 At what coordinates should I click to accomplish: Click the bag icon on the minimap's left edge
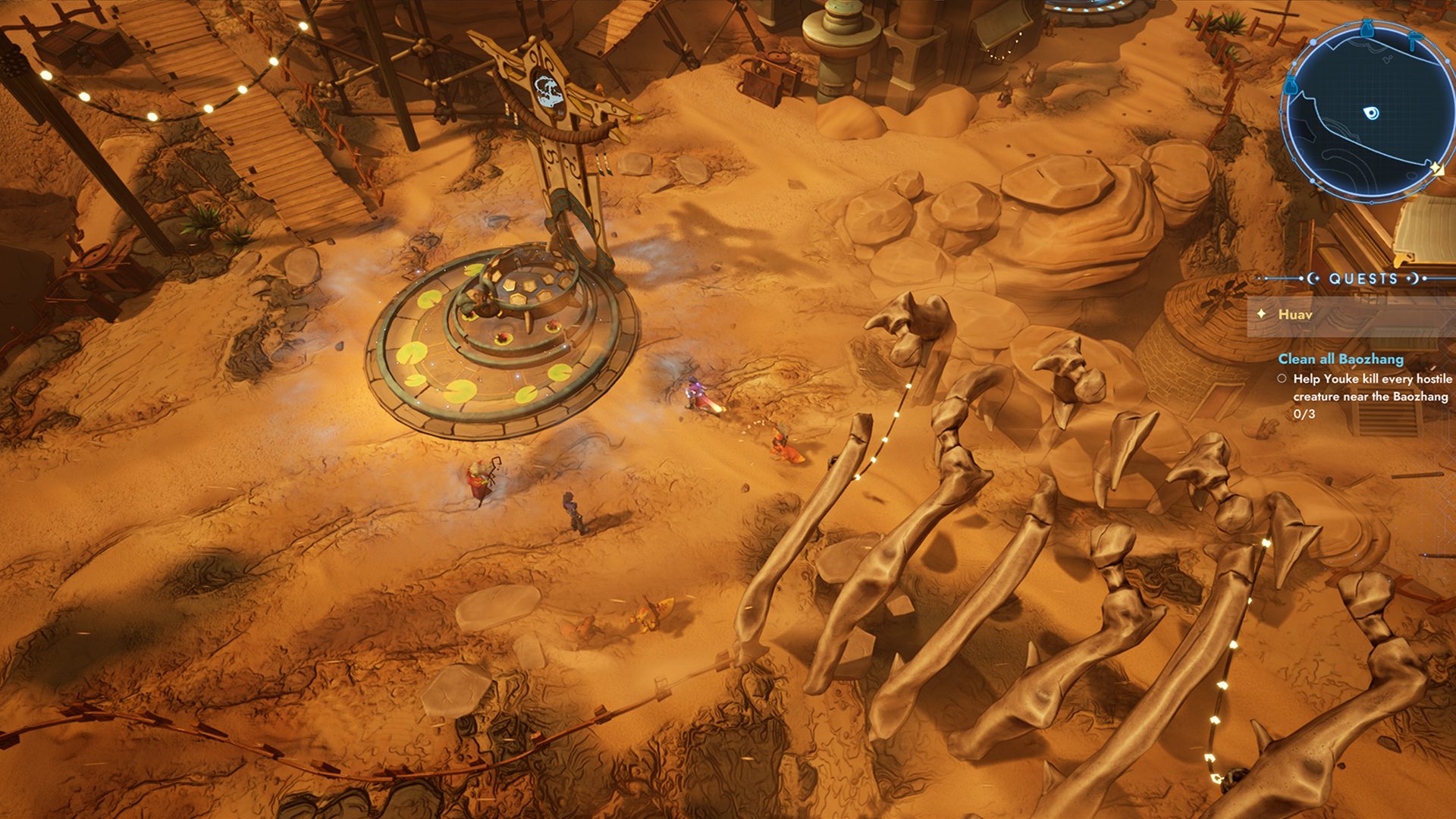click(x=1291, y=84)
